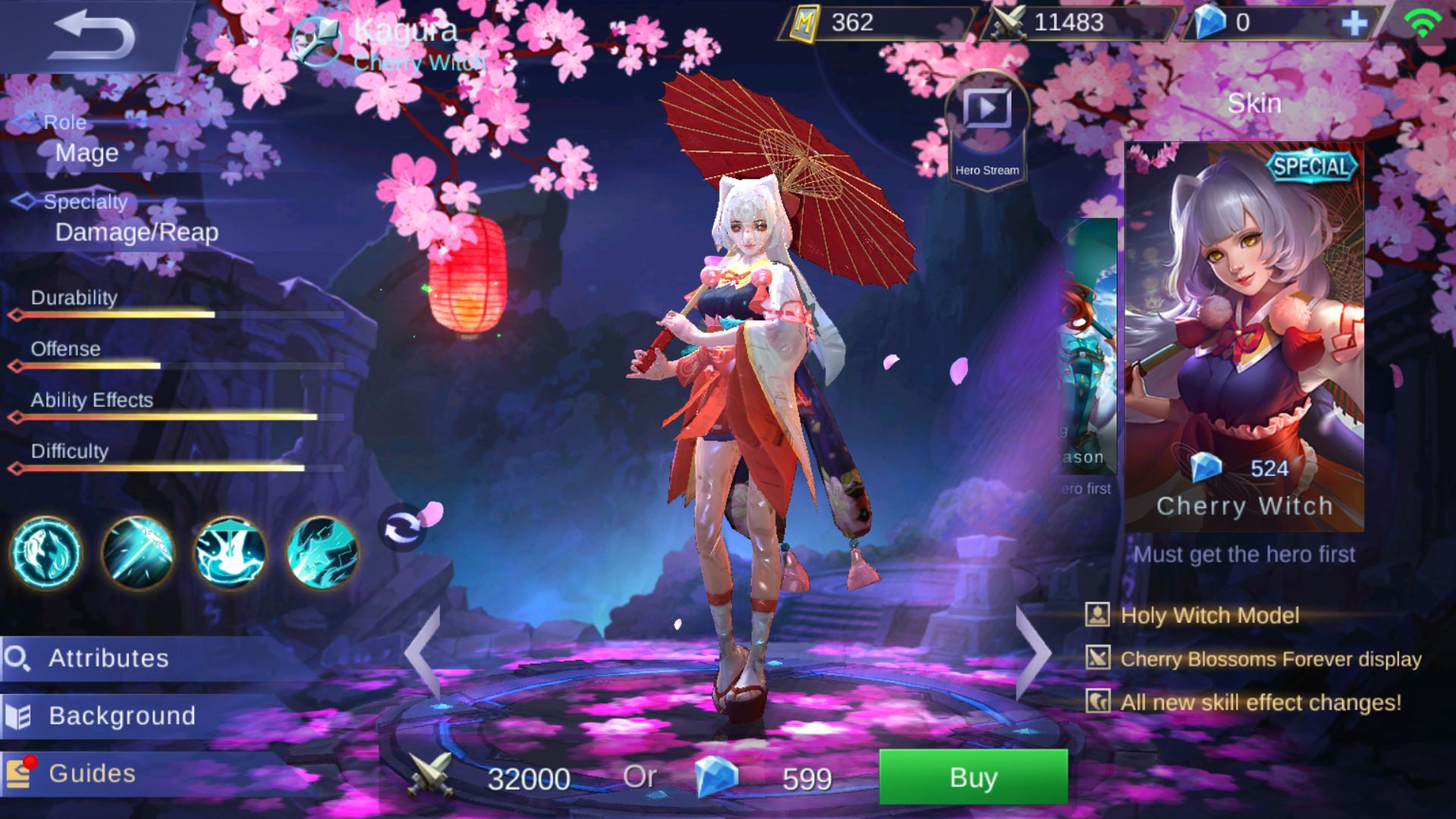Browse to the next skin with right arrow
This screenshot has width=1456, height=819.
(1034, 652)
